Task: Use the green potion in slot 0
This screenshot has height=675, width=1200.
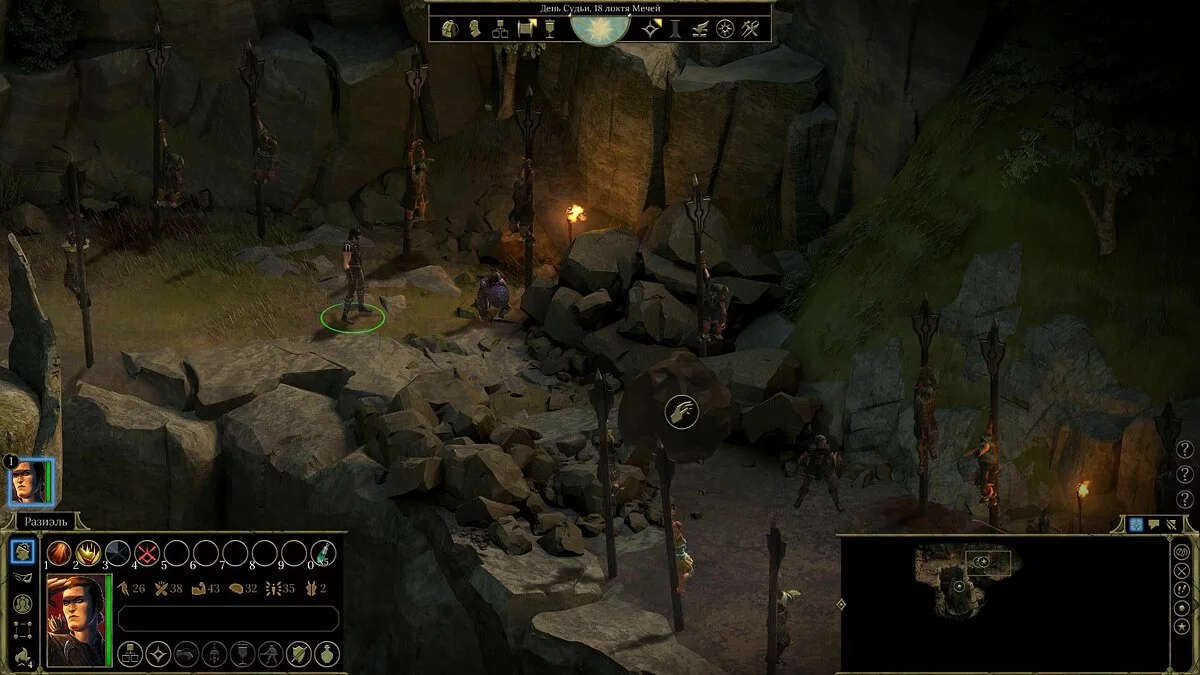Action: pyautogui.click(x=323, y=553)
